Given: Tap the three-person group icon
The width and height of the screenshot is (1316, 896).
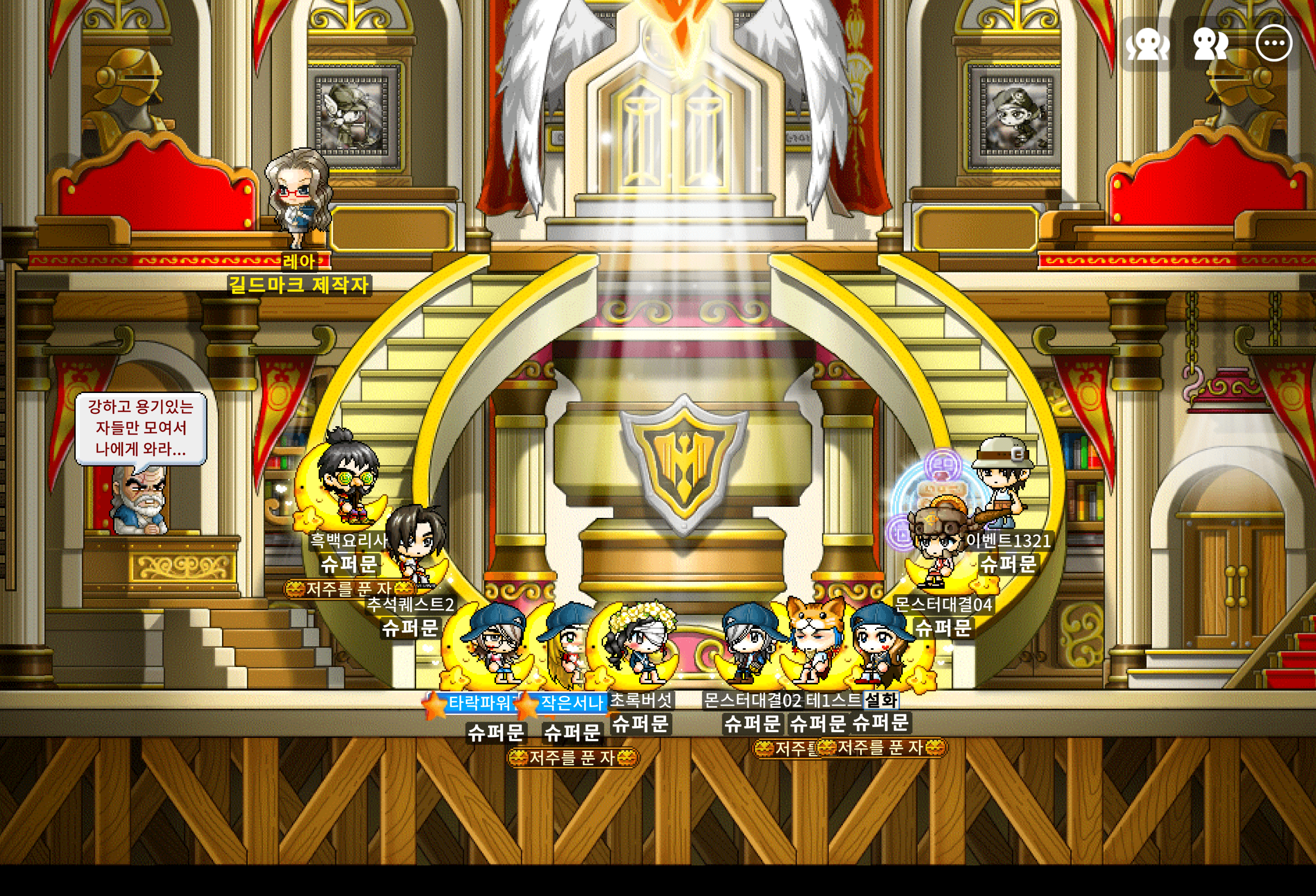Looking at the screenshot, I should pos(1148,44).
